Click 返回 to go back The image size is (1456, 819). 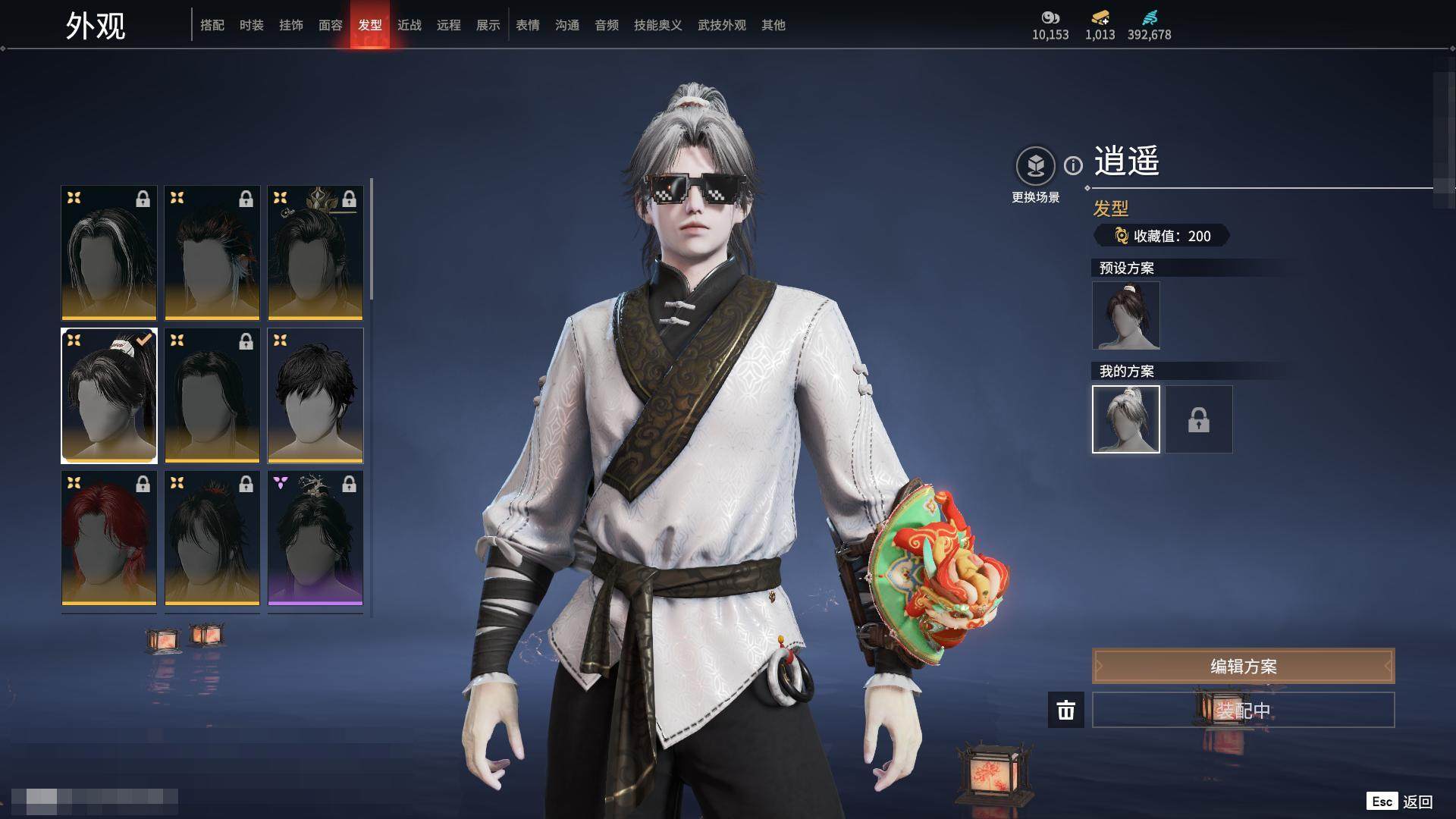pyautogui.click(x=1416, y=802)
